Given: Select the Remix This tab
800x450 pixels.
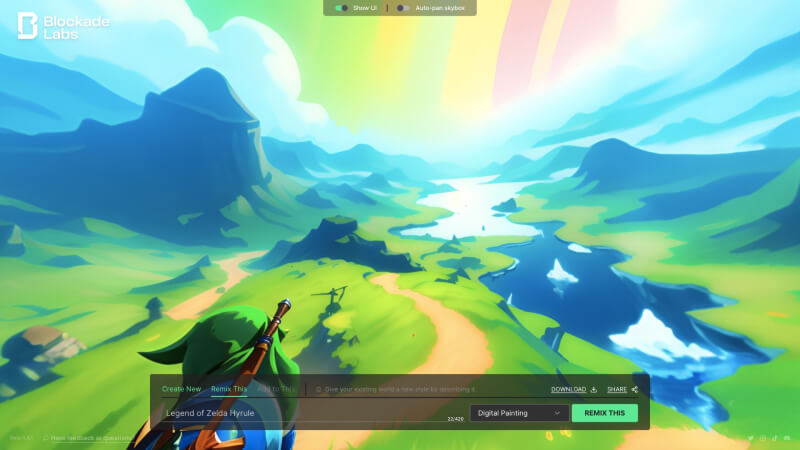Looking at the screenshot, I should [x=229, y=389].
